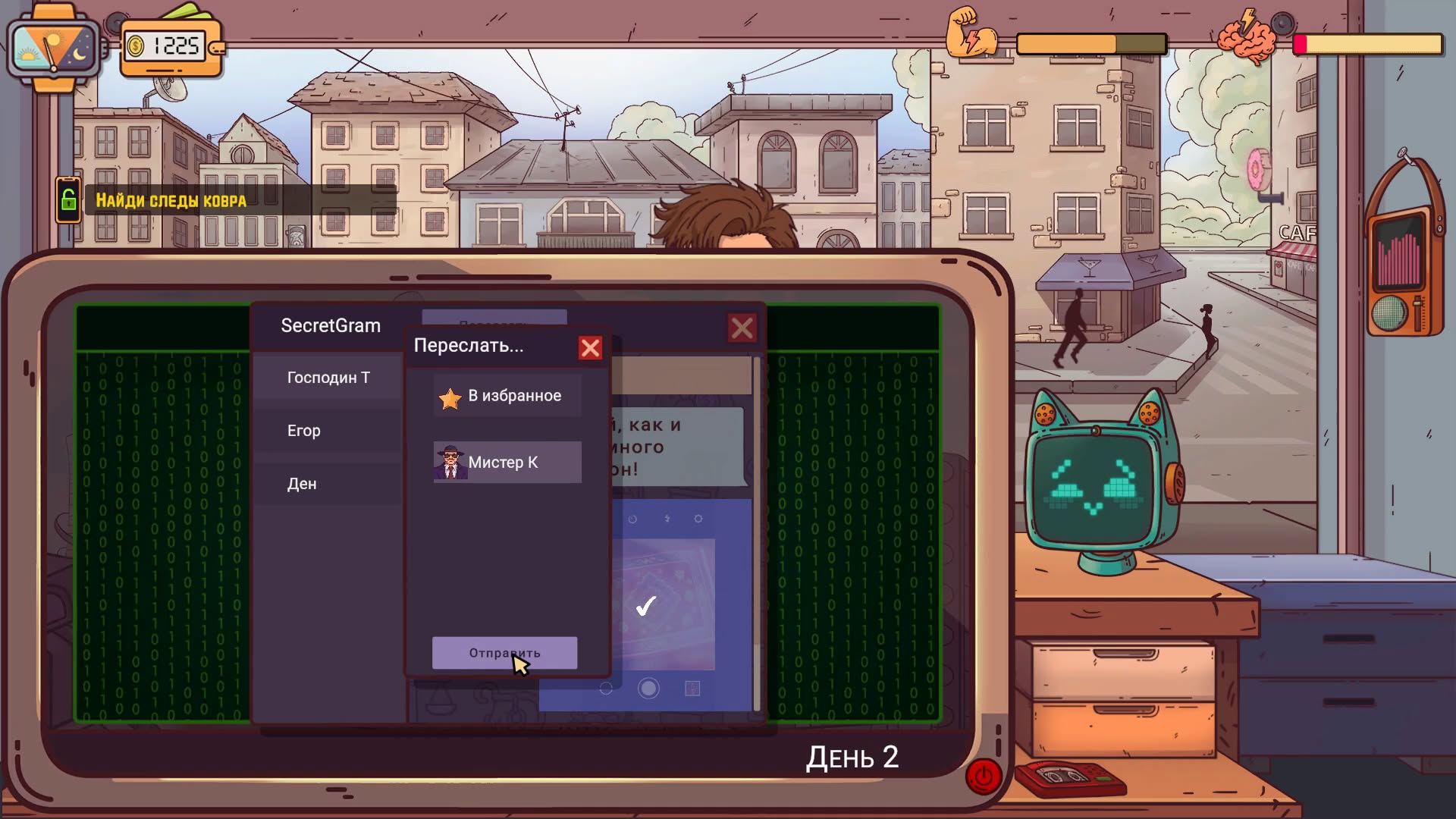1456x819 pixels.
Task: Select the Ден chat contact
Action: click(328, 484)
